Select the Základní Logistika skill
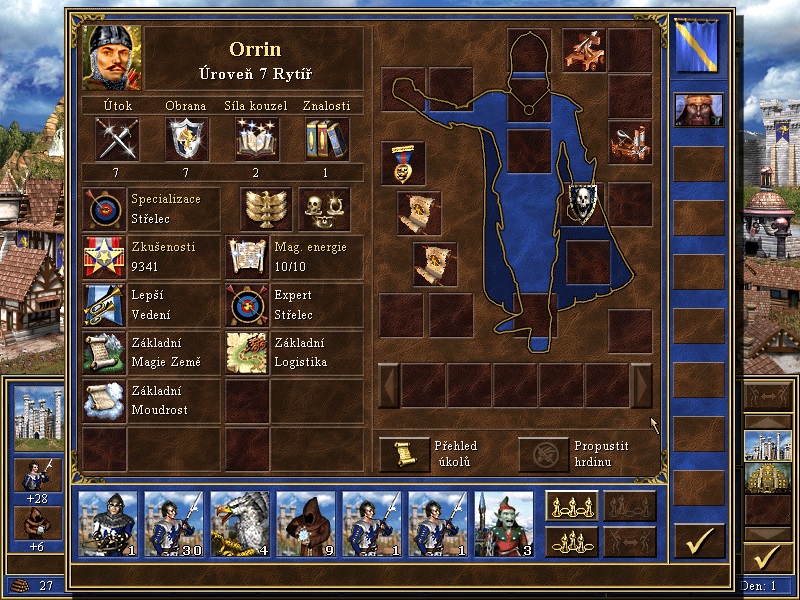 pyautogui.click(x=246, y=353)
